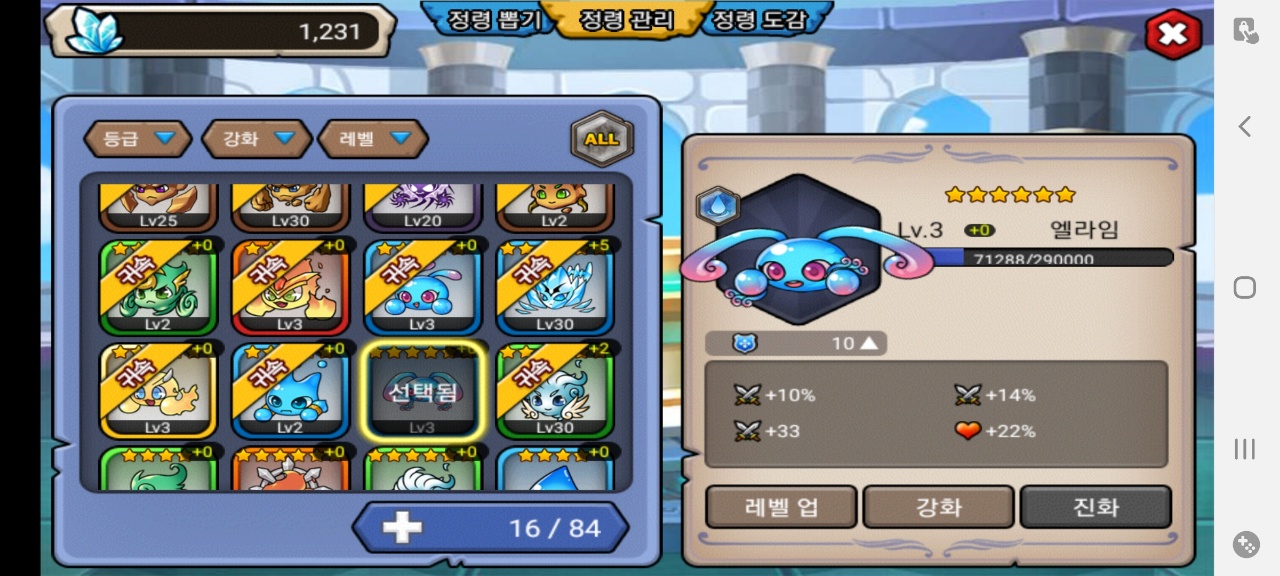Pick the winged white spirit Lv30 card
This screenshot has height=576, width=1280.
[x=554, y=391]
